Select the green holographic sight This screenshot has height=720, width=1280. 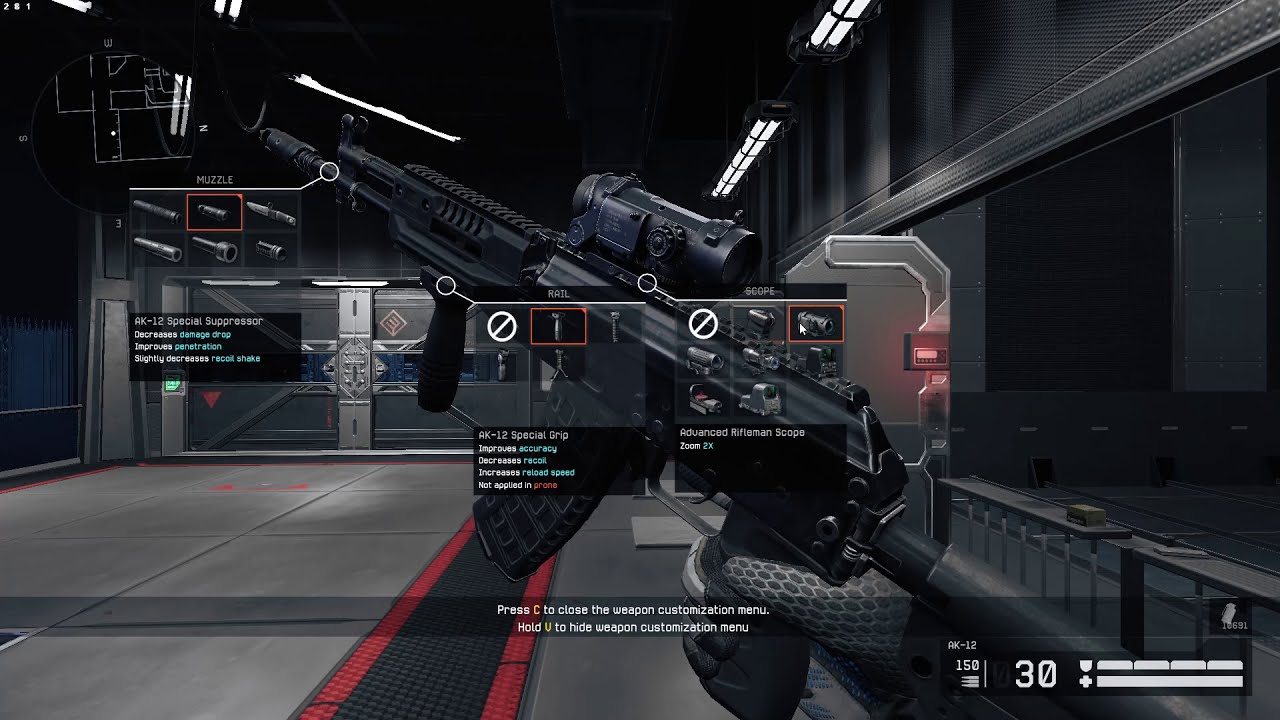(761, 400)
